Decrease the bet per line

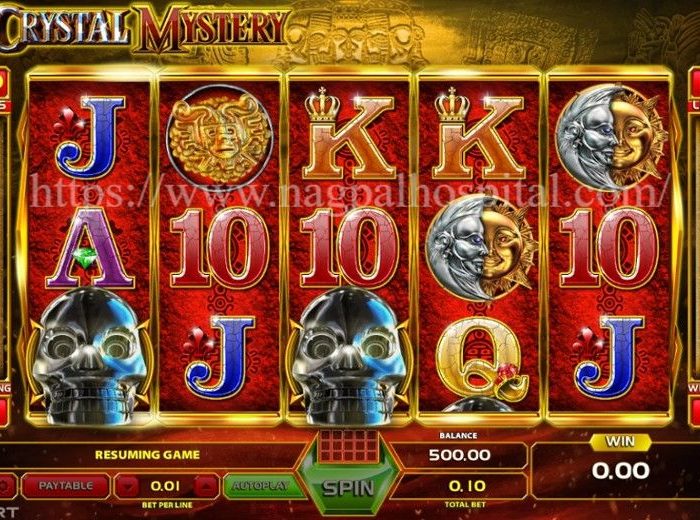[127, 487]
